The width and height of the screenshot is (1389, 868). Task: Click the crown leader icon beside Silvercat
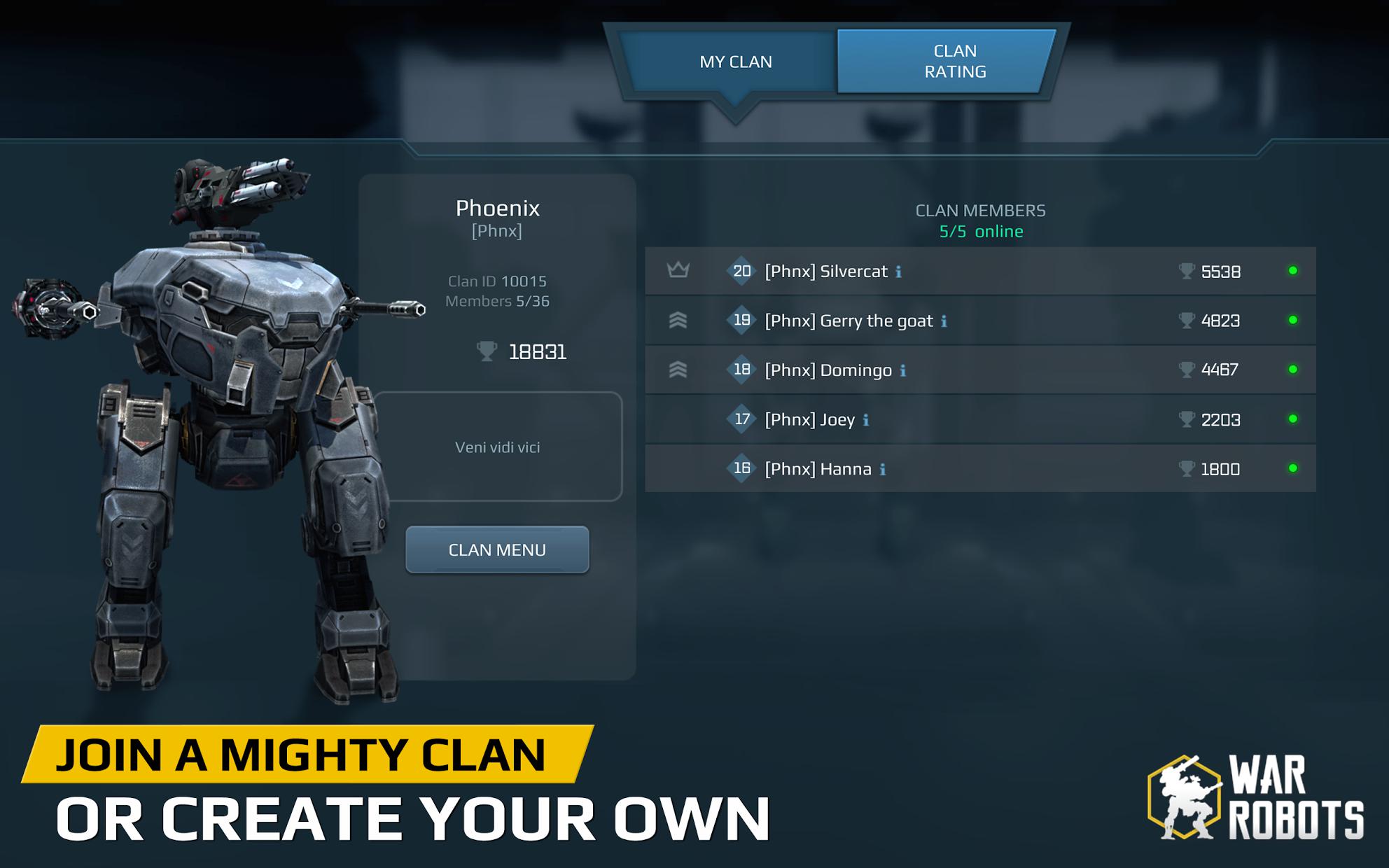678,271
